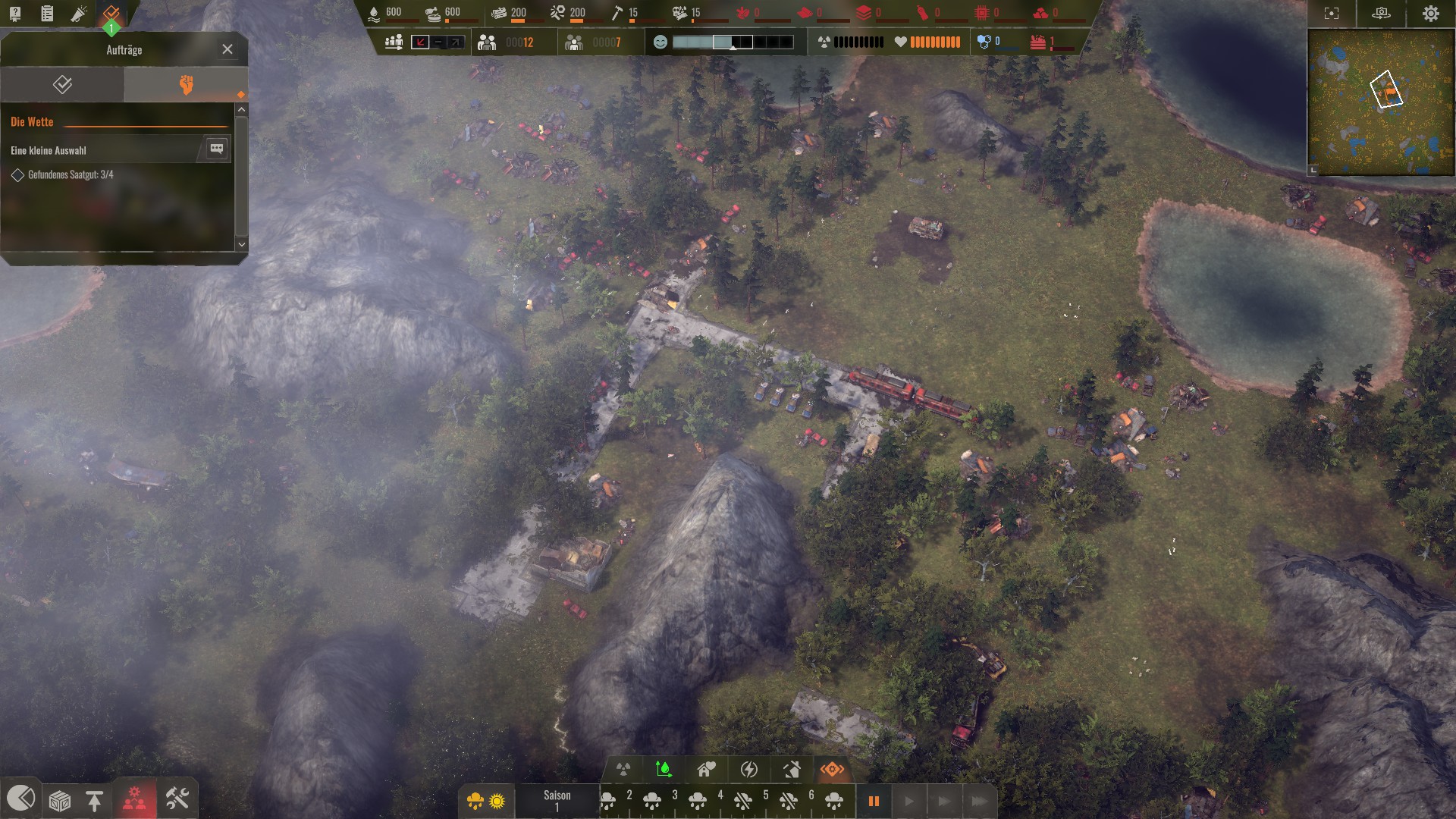Image resolution: width=1456 pixels, height=819 pixels.
Task: Open the megaphone announcements icon
Action: pyautogui.click(x=79, y=13)
